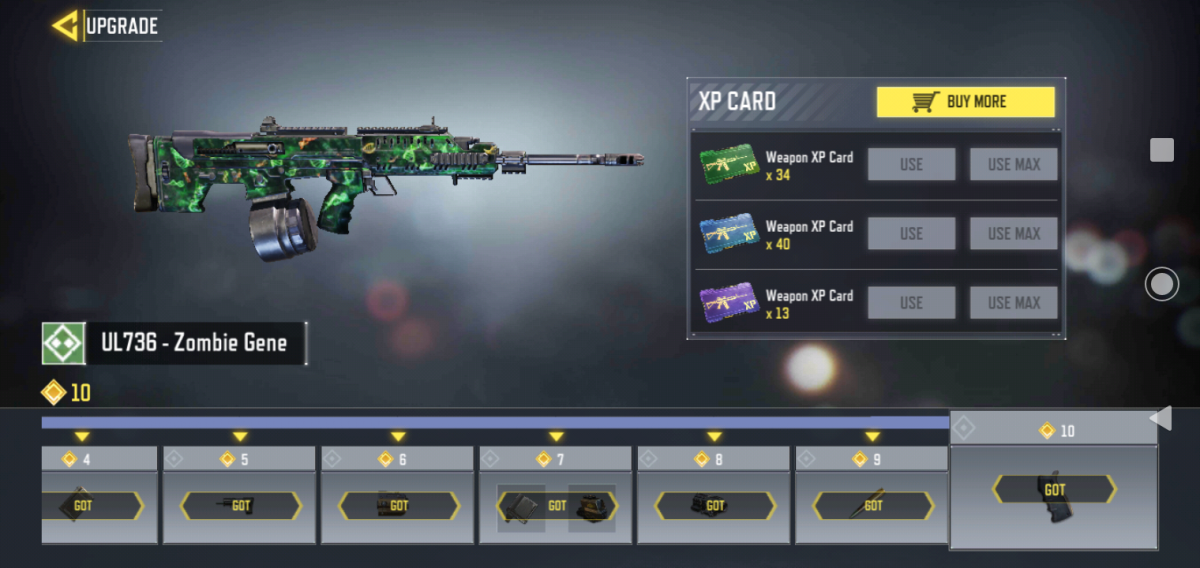Click the green weapon XP card icon

tap(729, 164)
